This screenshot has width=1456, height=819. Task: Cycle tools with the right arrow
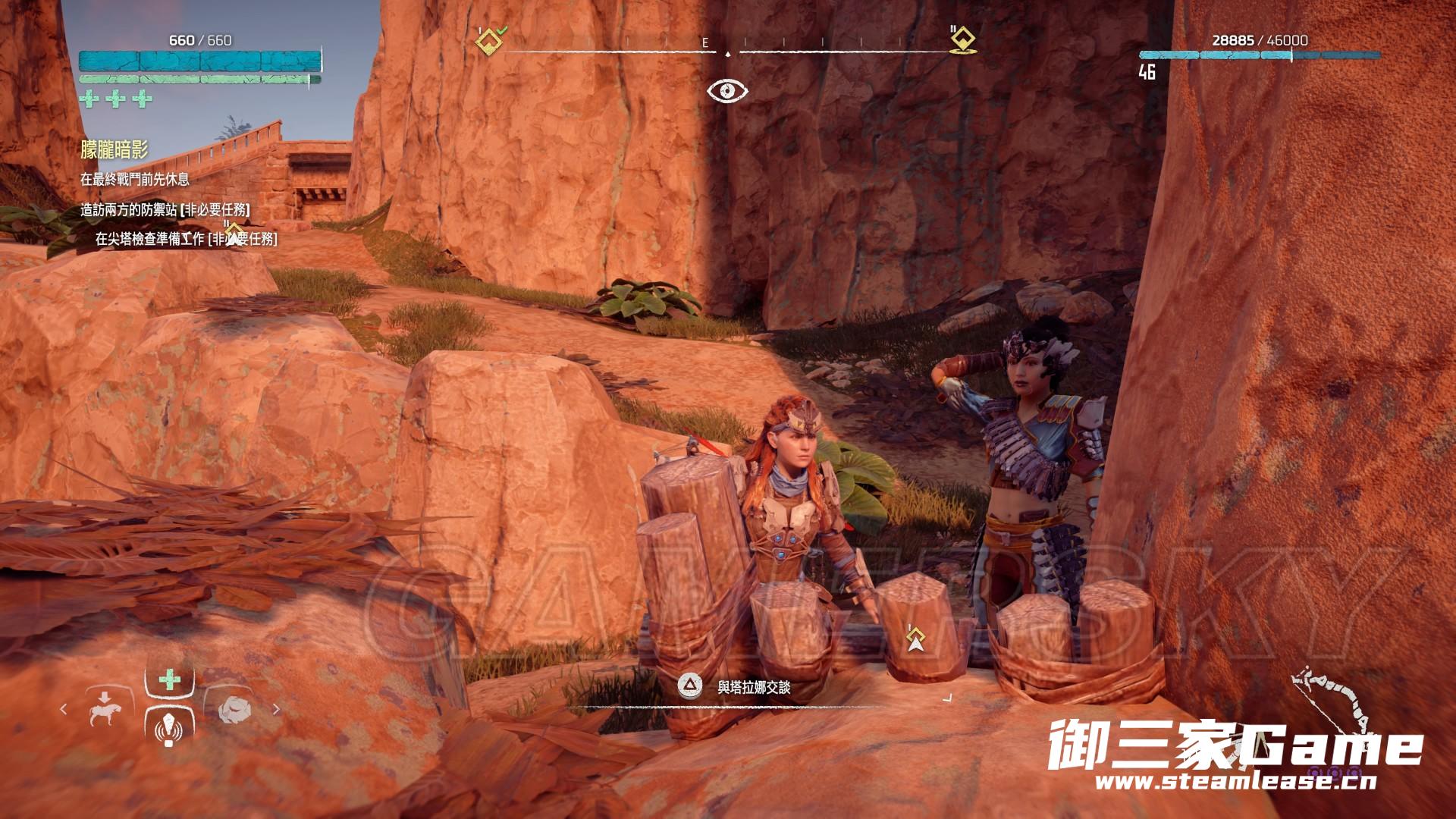click(x=276, y=710)
